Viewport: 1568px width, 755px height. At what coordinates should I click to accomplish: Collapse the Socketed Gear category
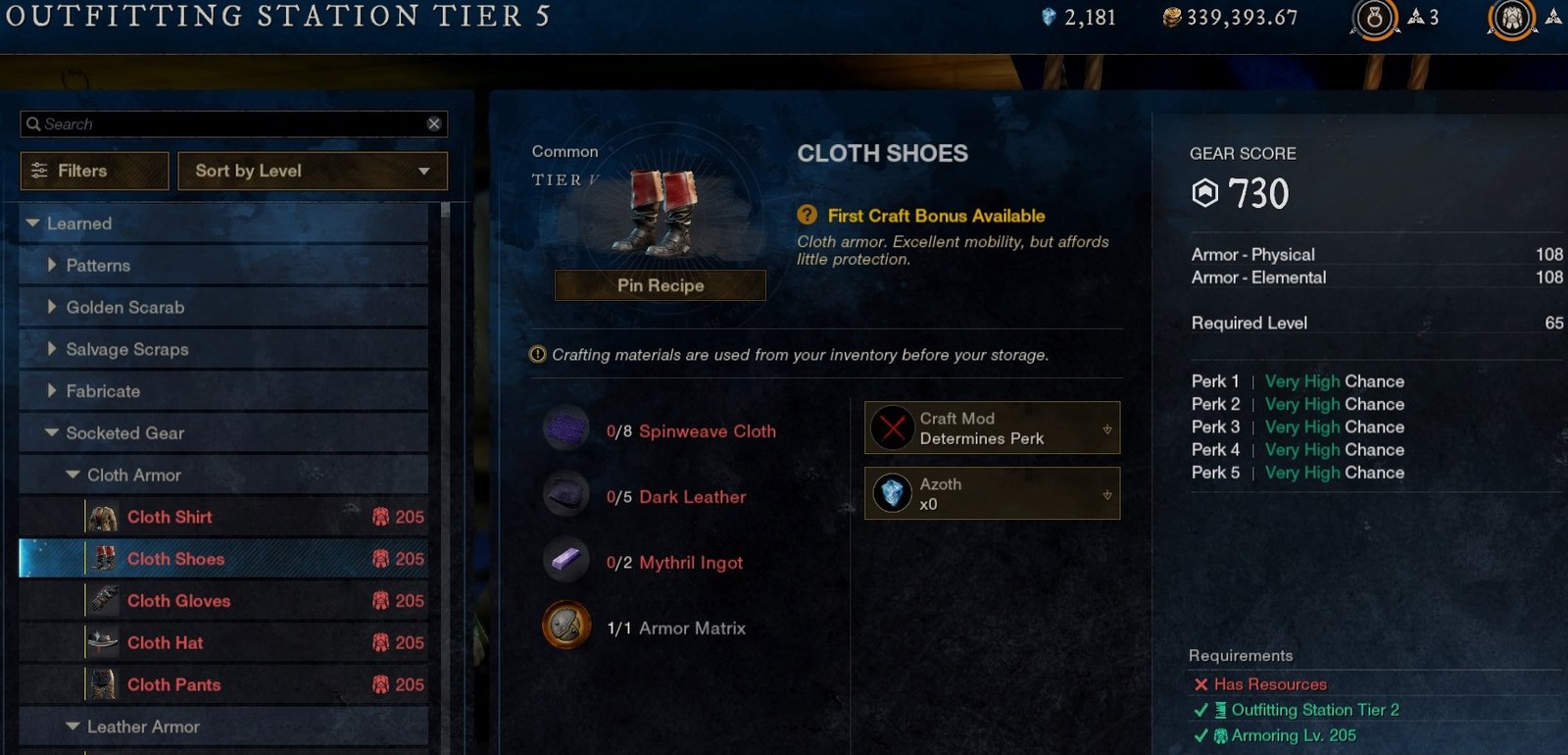click(52, 433)
